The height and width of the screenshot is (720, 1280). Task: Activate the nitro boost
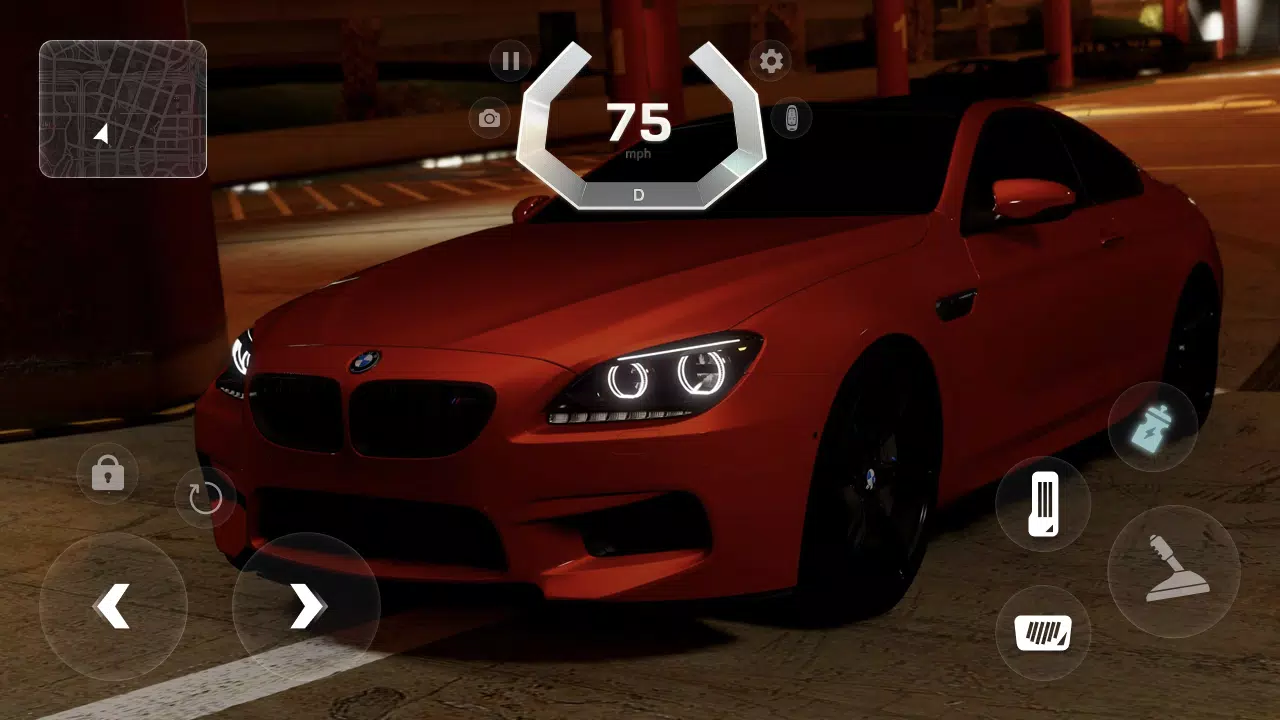1152,428
